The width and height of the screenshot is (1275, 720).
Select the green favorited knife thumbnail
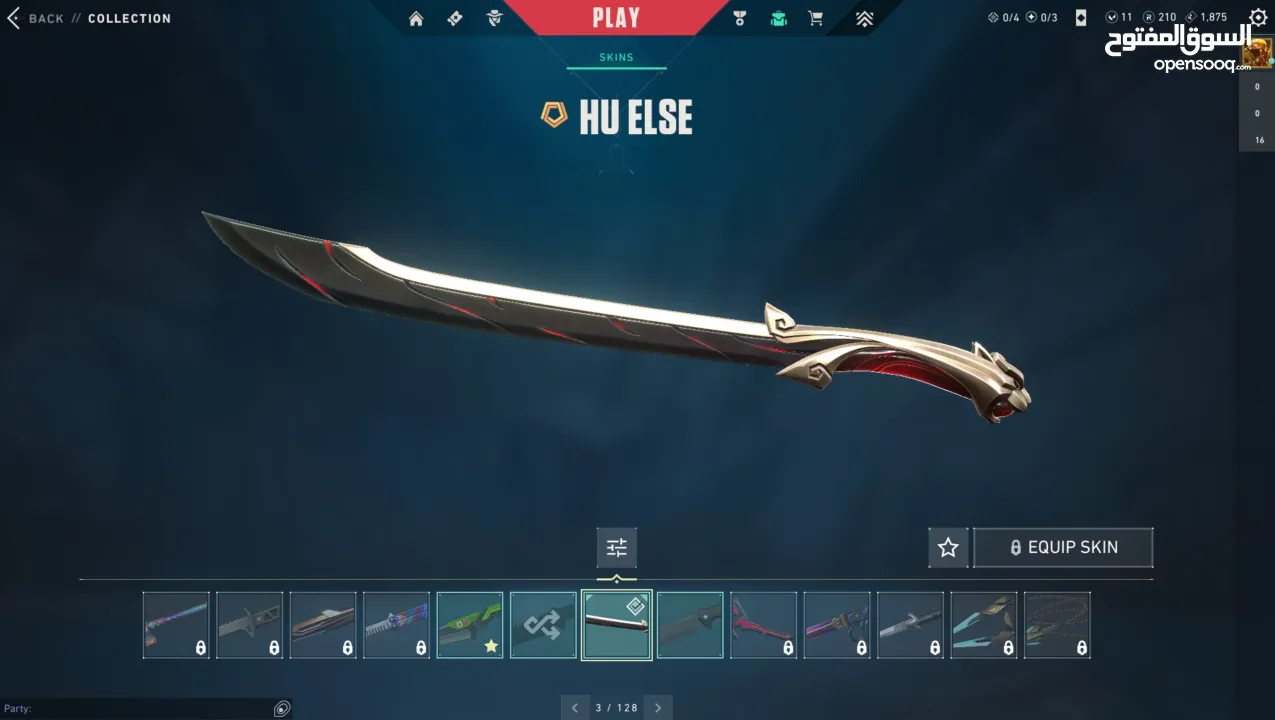pos(470,625)
